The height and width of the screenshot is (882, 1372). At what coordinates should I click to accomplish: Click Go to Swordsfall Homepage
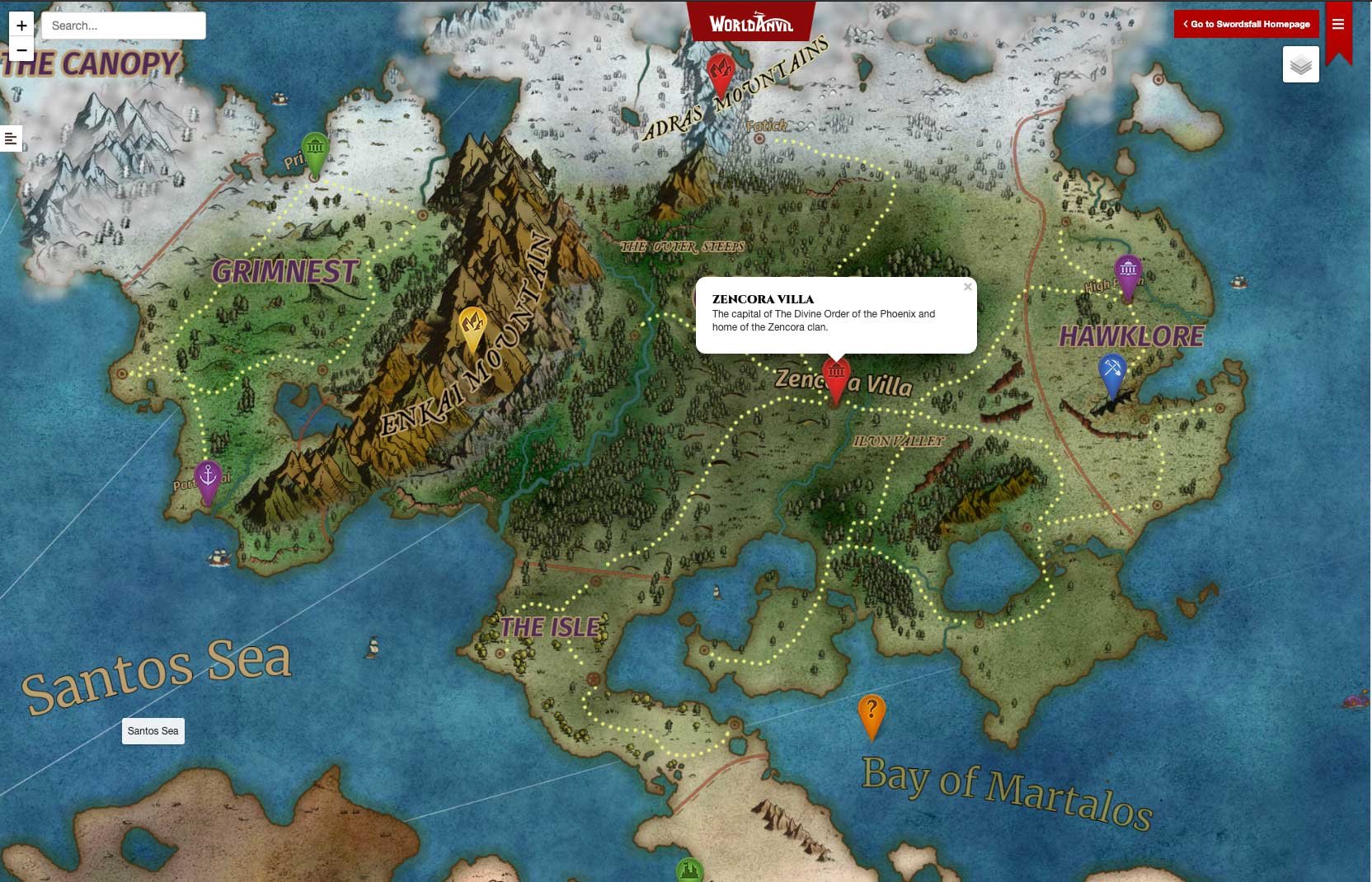click(1246, 24)
